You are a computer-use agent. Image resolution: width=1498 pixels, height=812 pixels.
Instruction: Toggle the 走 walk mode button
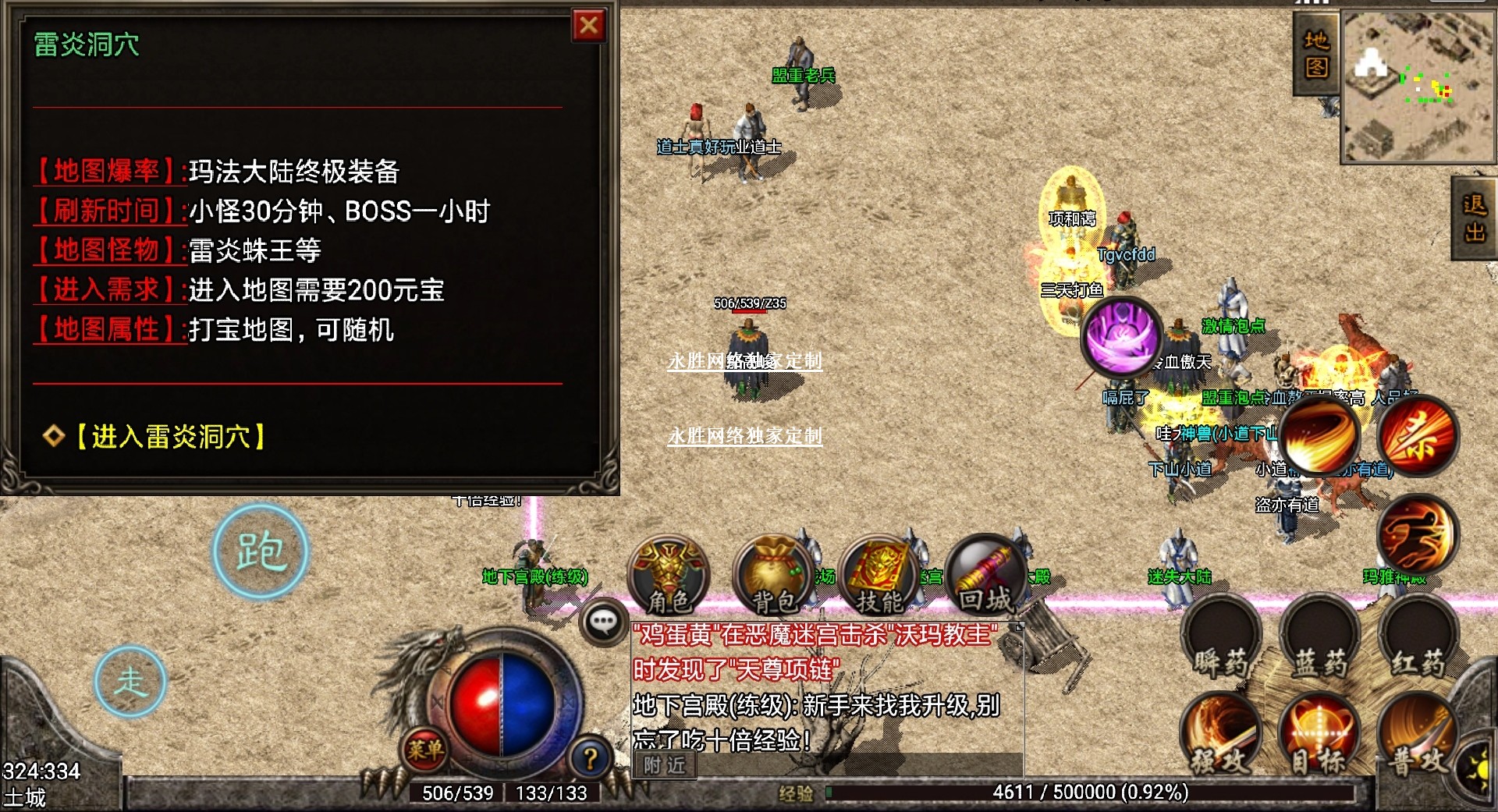130,682
